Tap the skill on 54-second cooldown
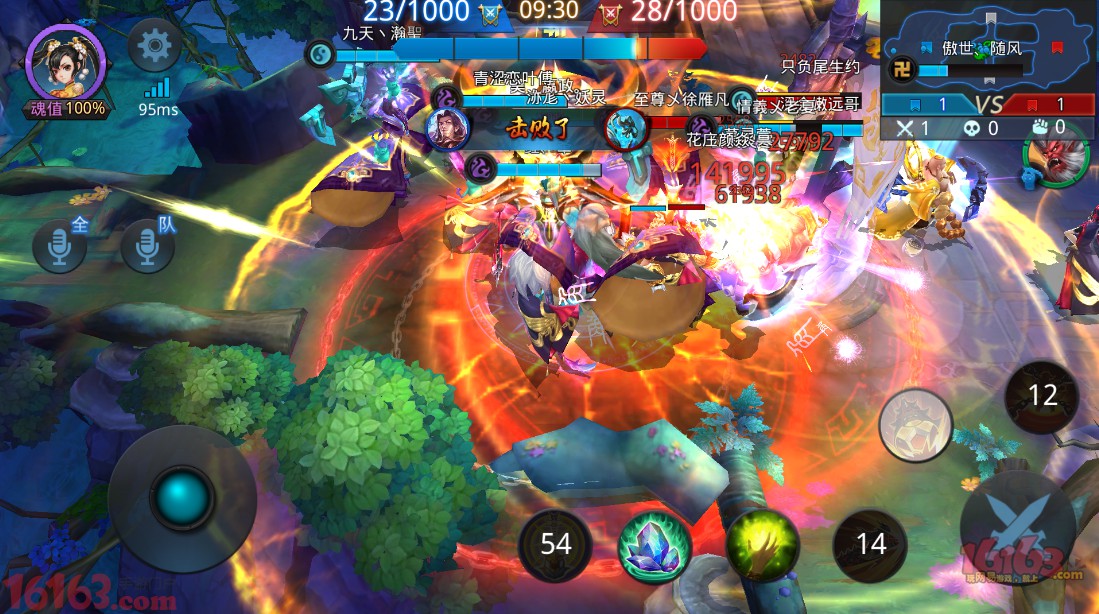This screenshot has height=614, width=1099. pos(555,544)
